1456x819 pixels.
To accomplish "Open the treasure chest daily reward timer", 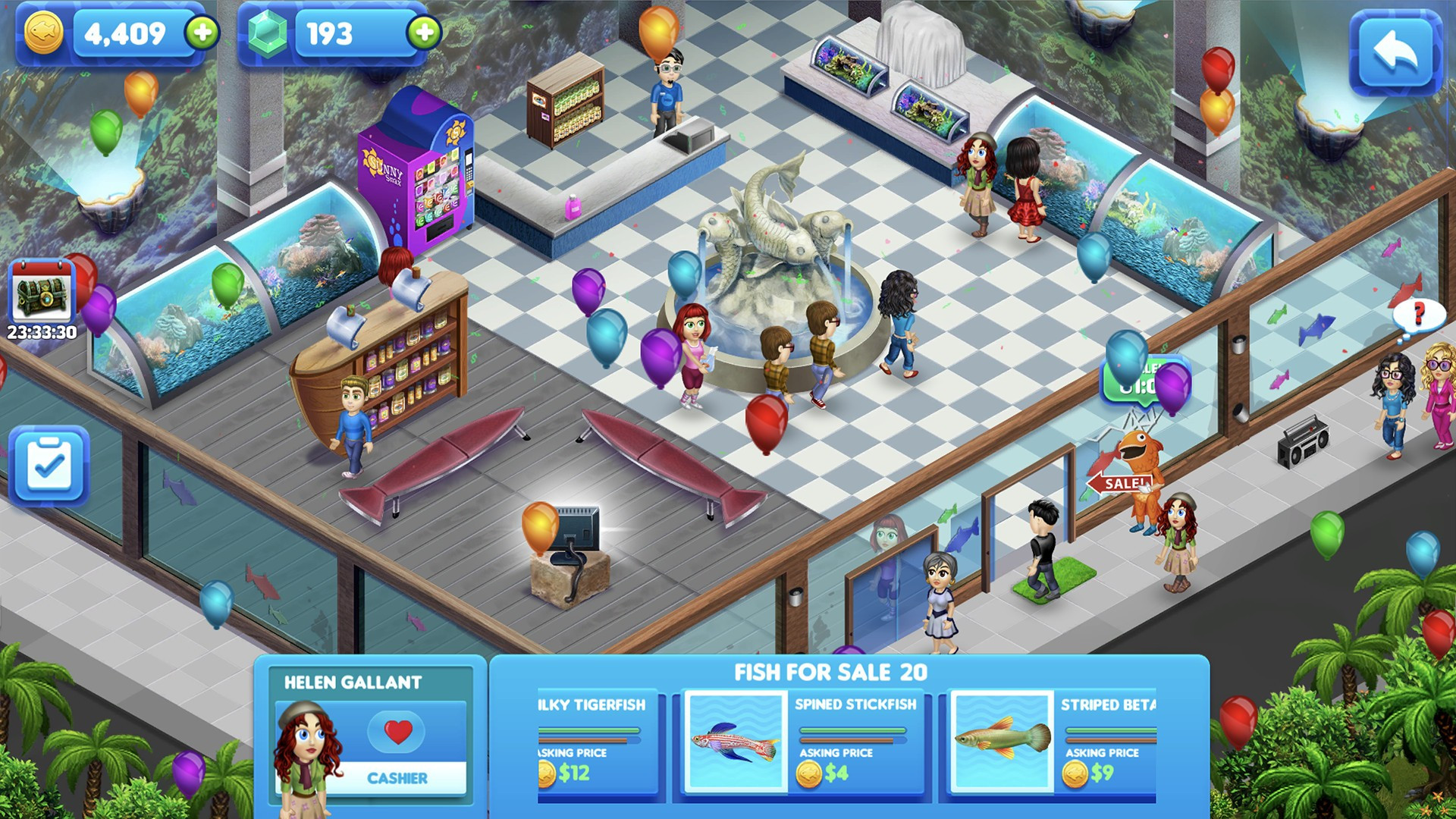I will pyautogui.click(x=39, y=303).
